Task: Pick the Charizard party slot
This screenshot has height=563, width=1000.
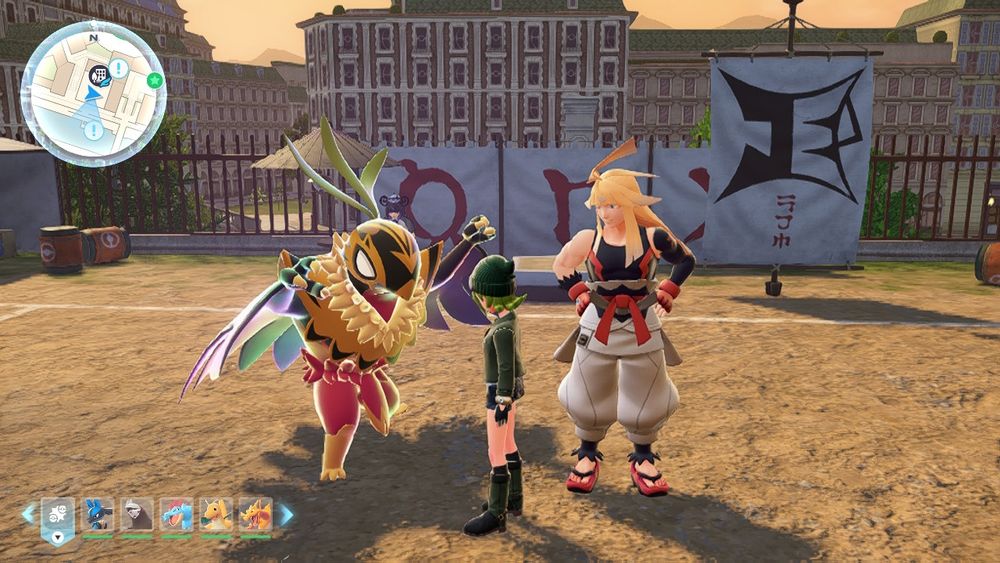Action: pos(255,514)
